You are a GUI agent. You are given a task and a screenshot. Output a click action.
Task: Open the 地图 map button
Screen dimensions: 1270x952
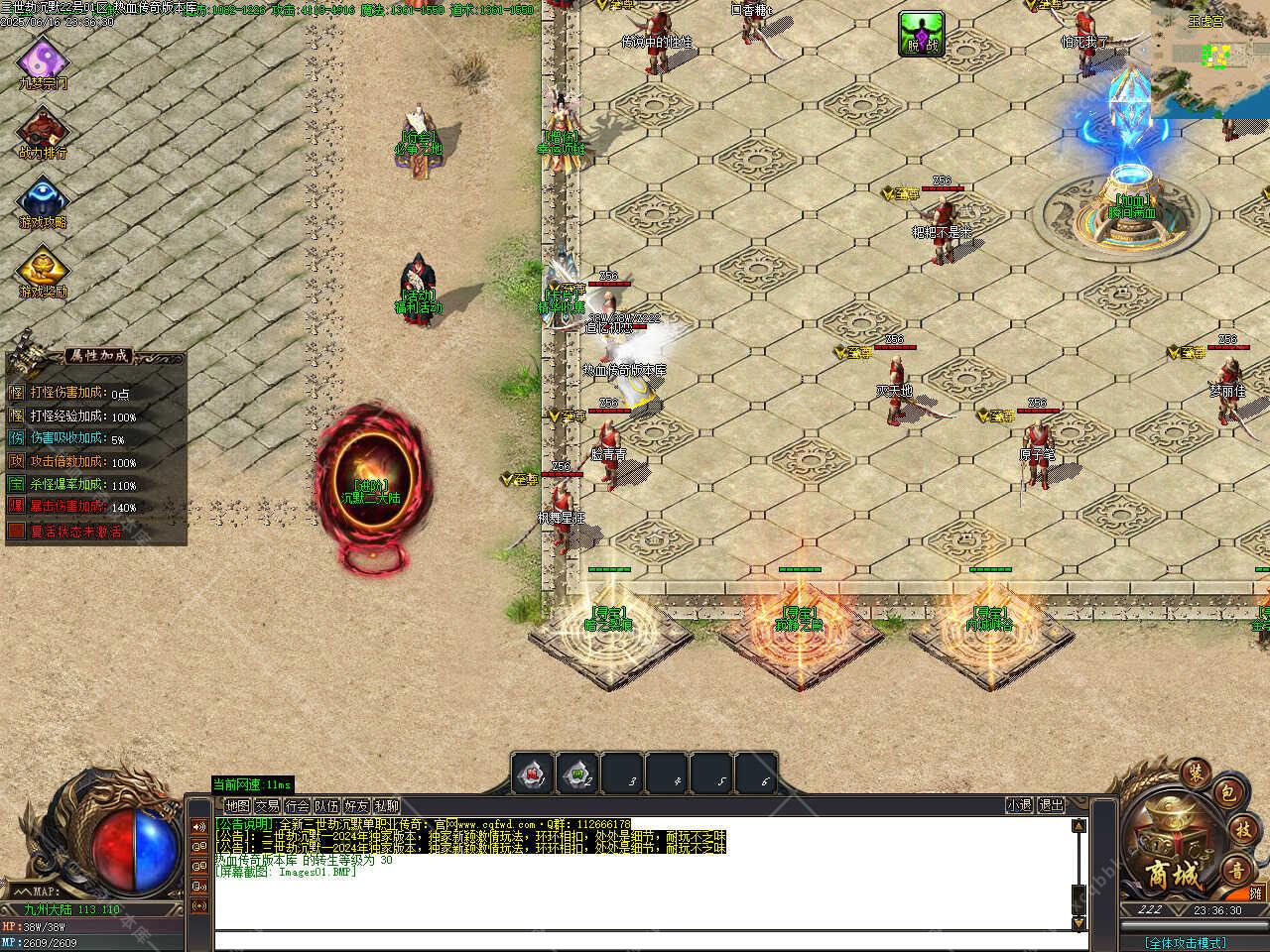point(237,806)
